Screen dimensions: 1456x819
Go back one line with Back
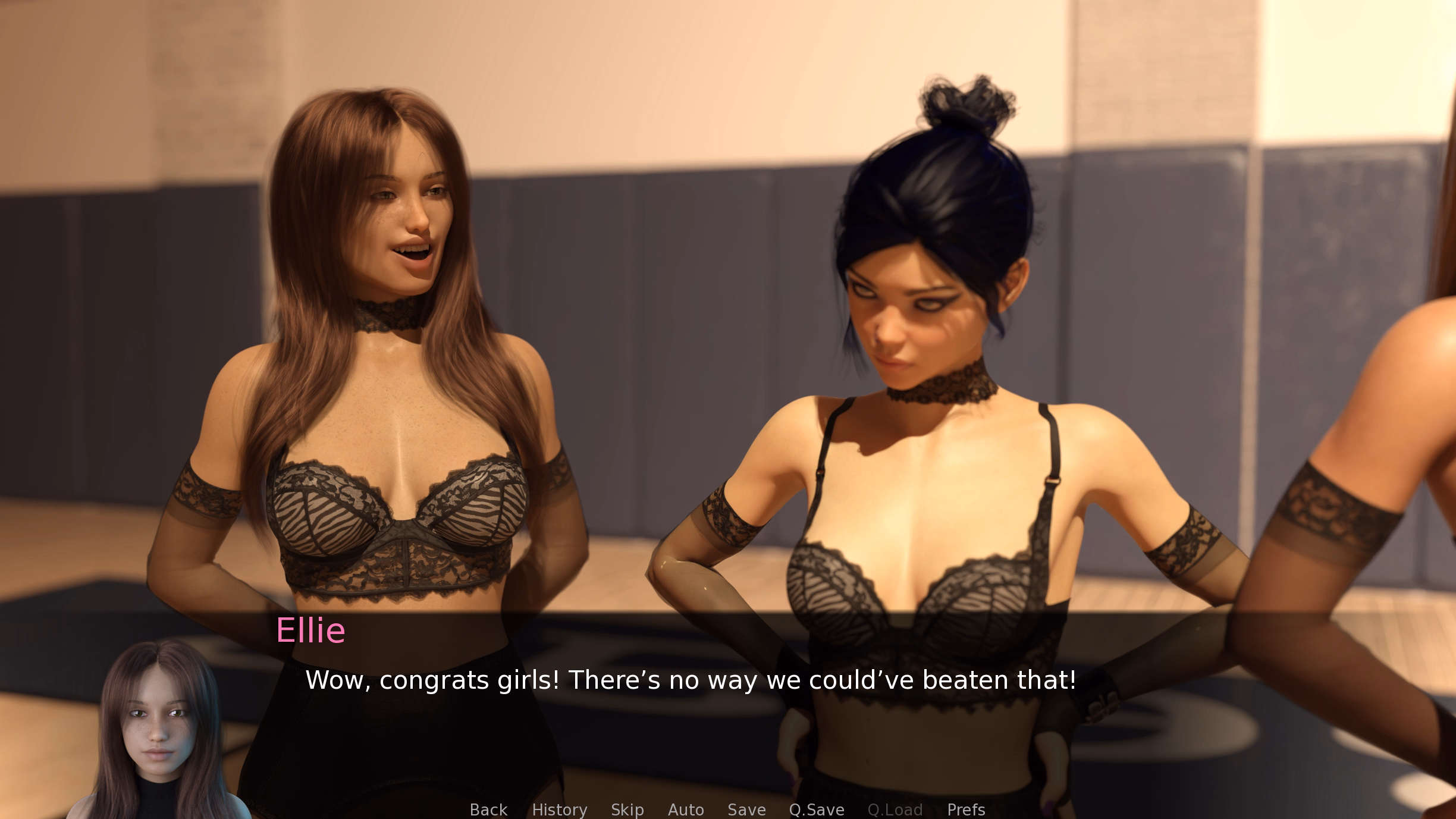488,809
